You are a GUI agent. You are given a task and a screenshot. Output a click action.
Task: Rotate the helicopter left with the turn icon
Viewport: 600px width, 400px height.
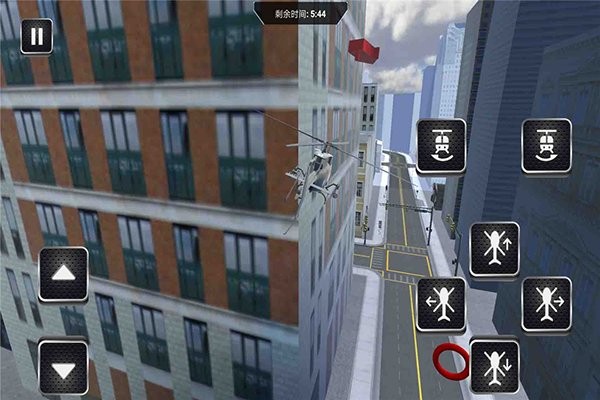click(441, 146)
